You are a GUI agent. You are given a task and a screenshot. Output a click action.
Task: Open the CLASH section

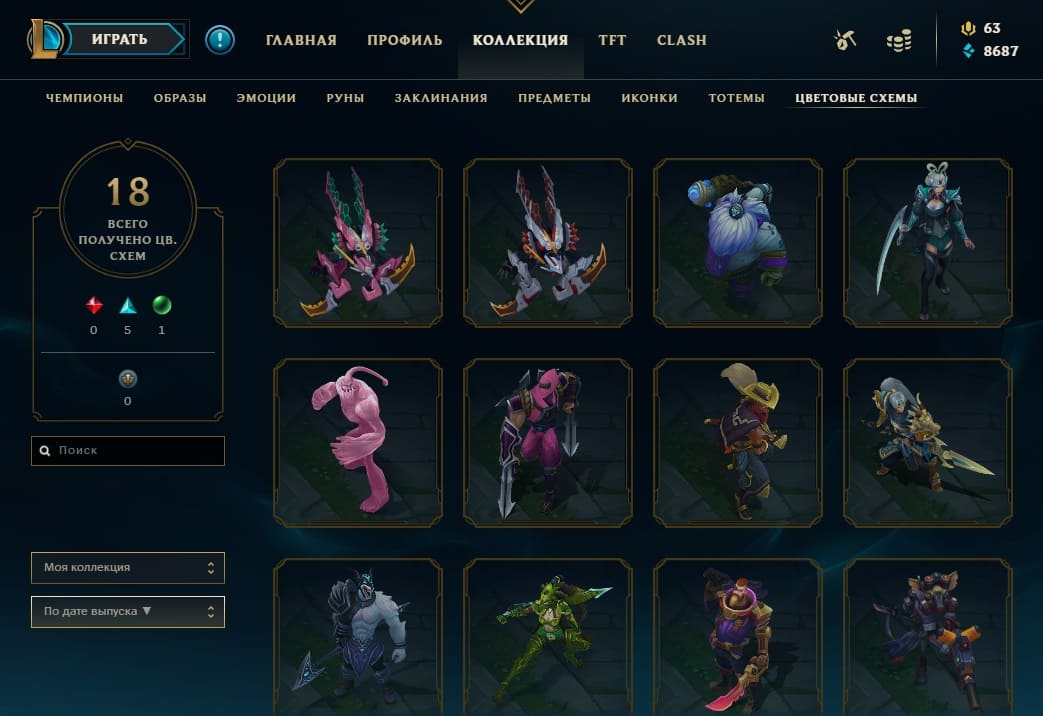click(x=681, y=41)
